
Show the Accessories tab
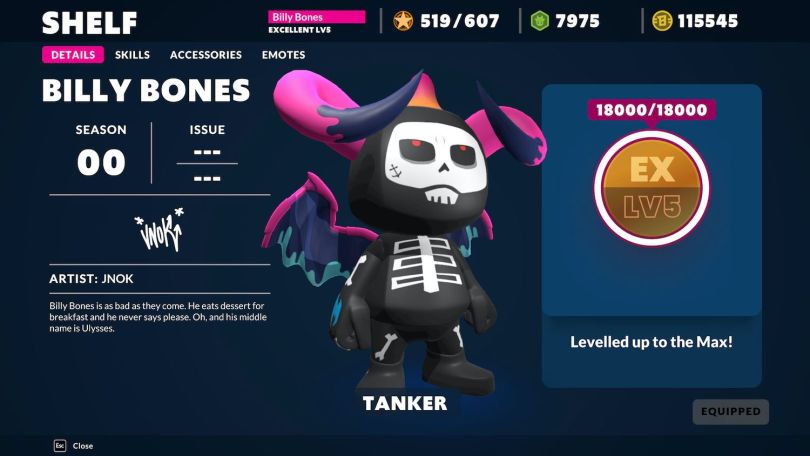tap(205, 55)
